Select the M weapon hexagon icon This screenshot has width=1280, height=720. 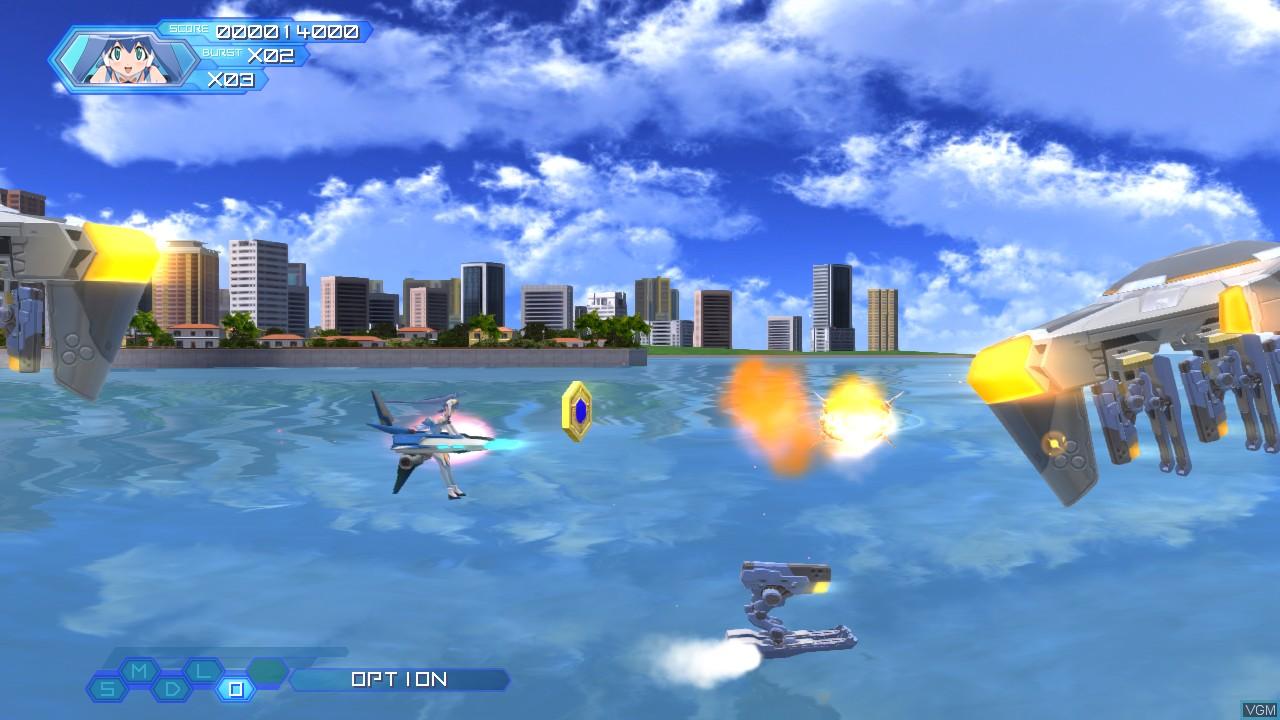137,672
